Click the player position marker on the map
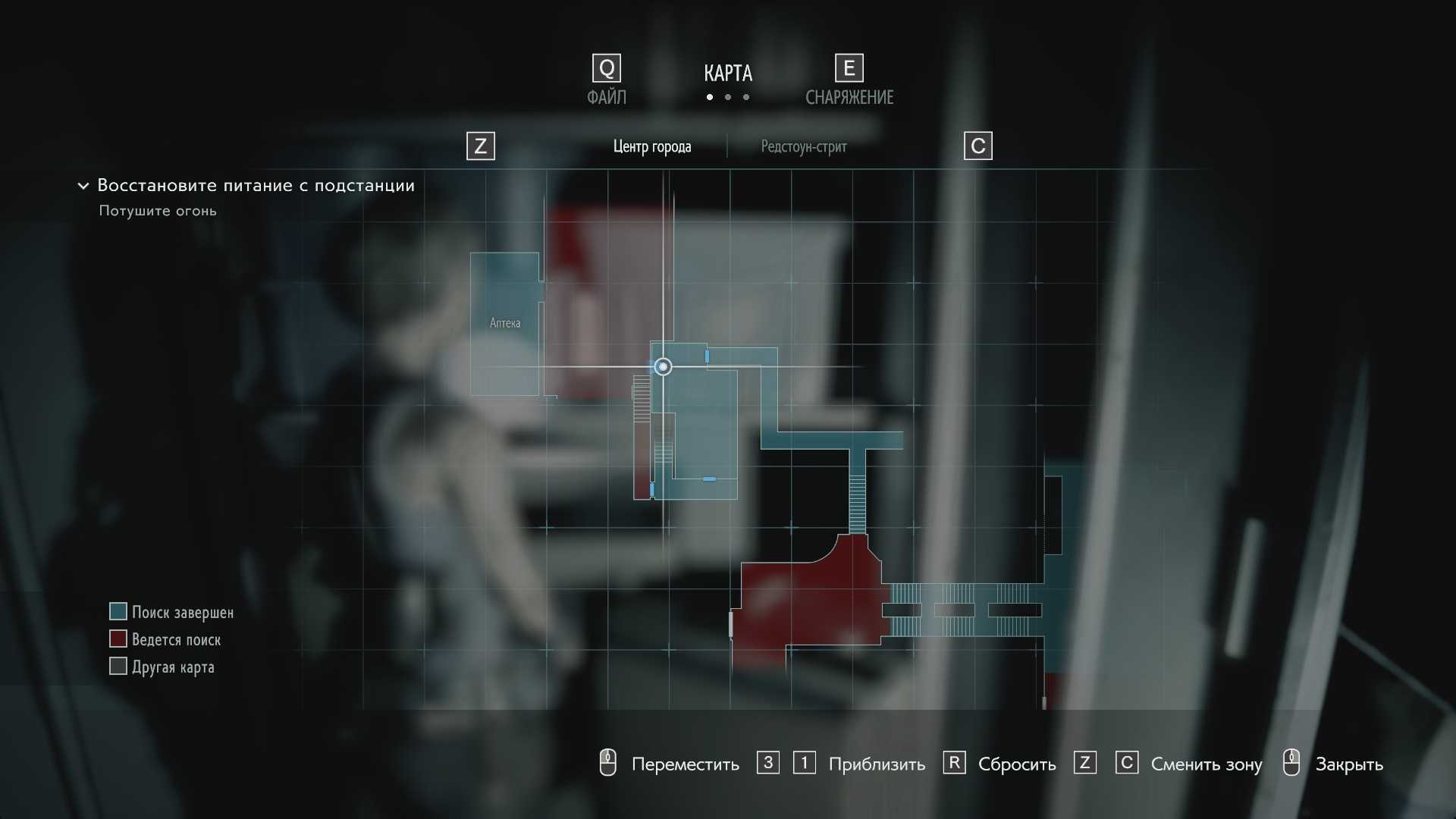The height and width of the screenshot is (819, 1456). (663, 367)
